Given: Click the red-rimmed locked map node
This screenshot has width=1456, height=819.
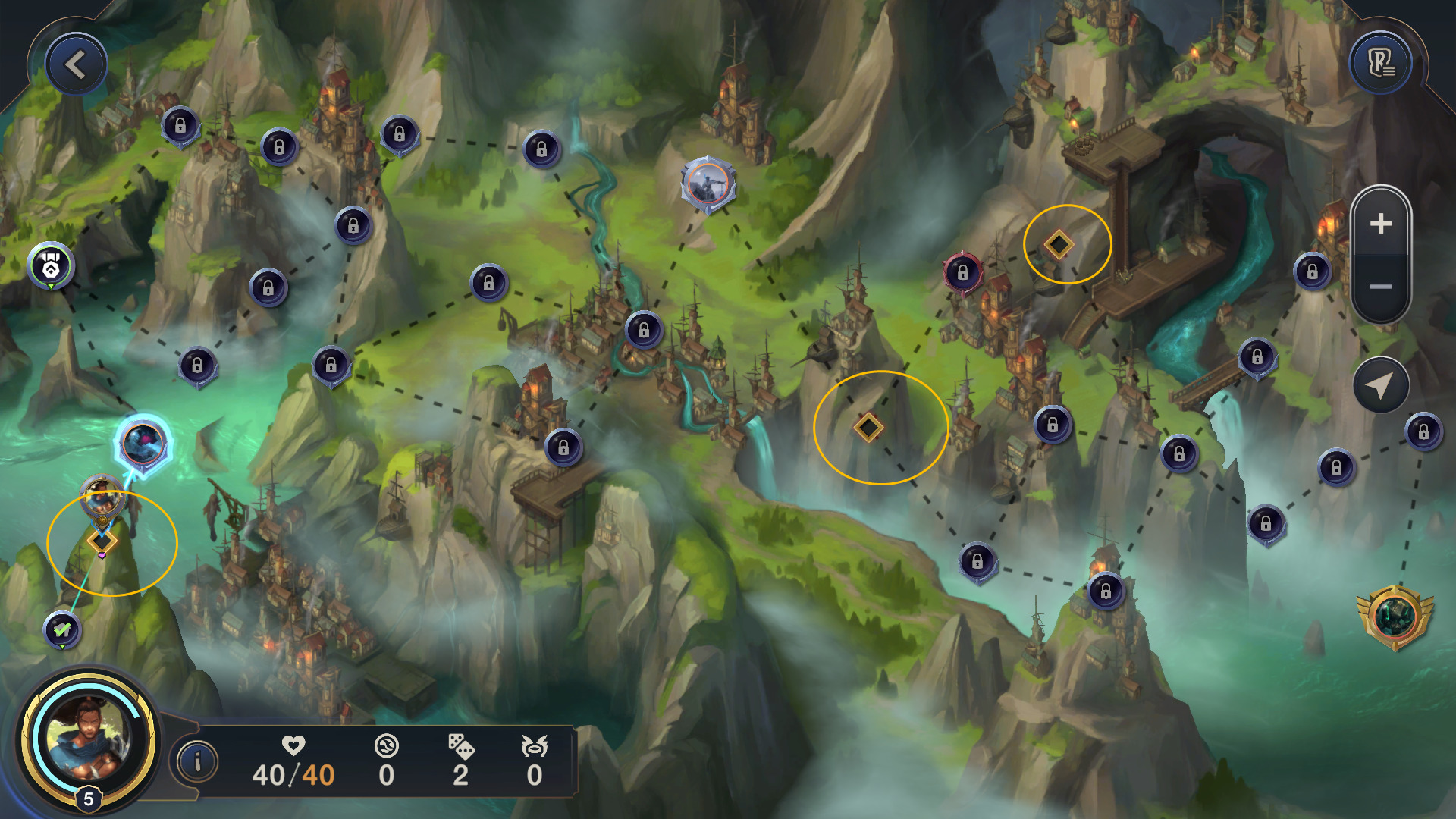Looking at the screenshot, I should [x=962, y=271].
